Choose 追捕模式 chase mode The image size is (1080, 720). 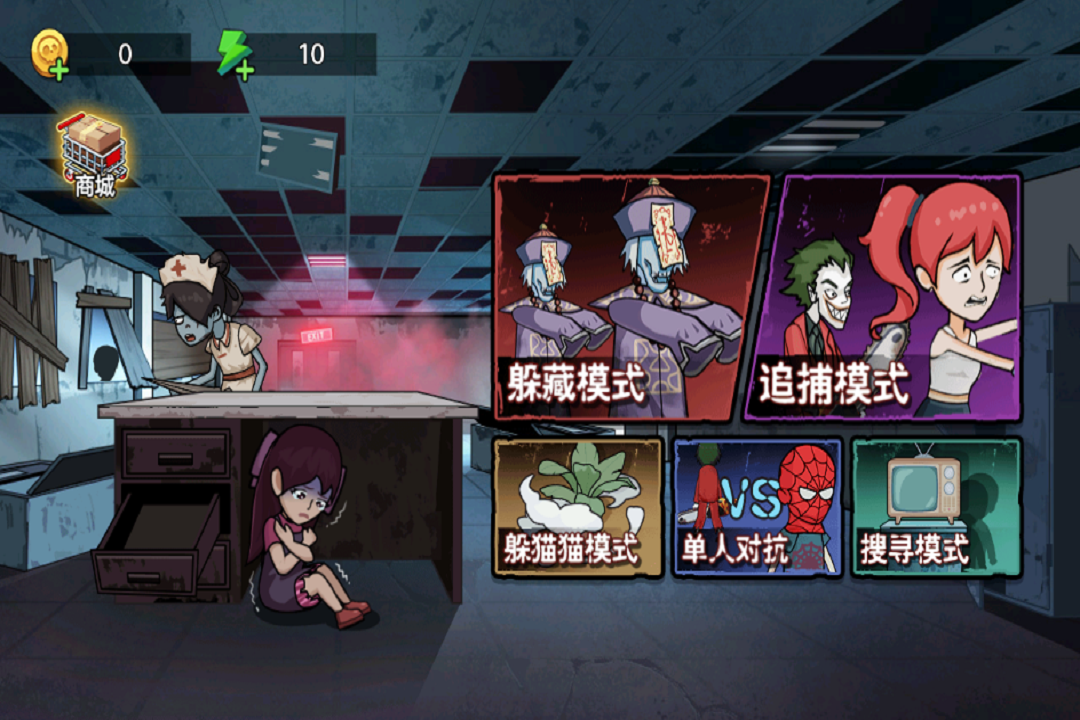884,297
